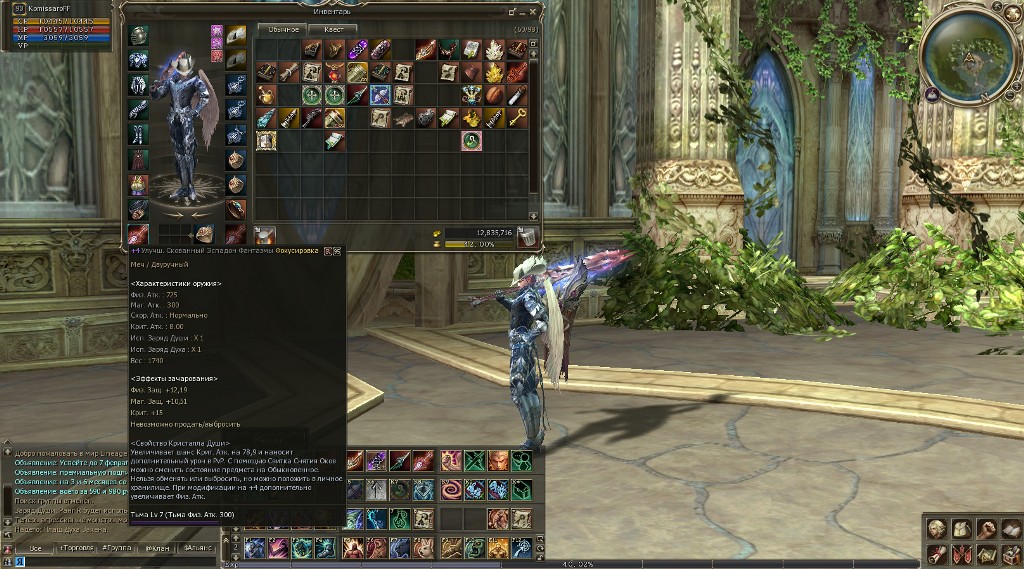
Task: Select the golden flame item in inventory
Action: click(495, 71)
